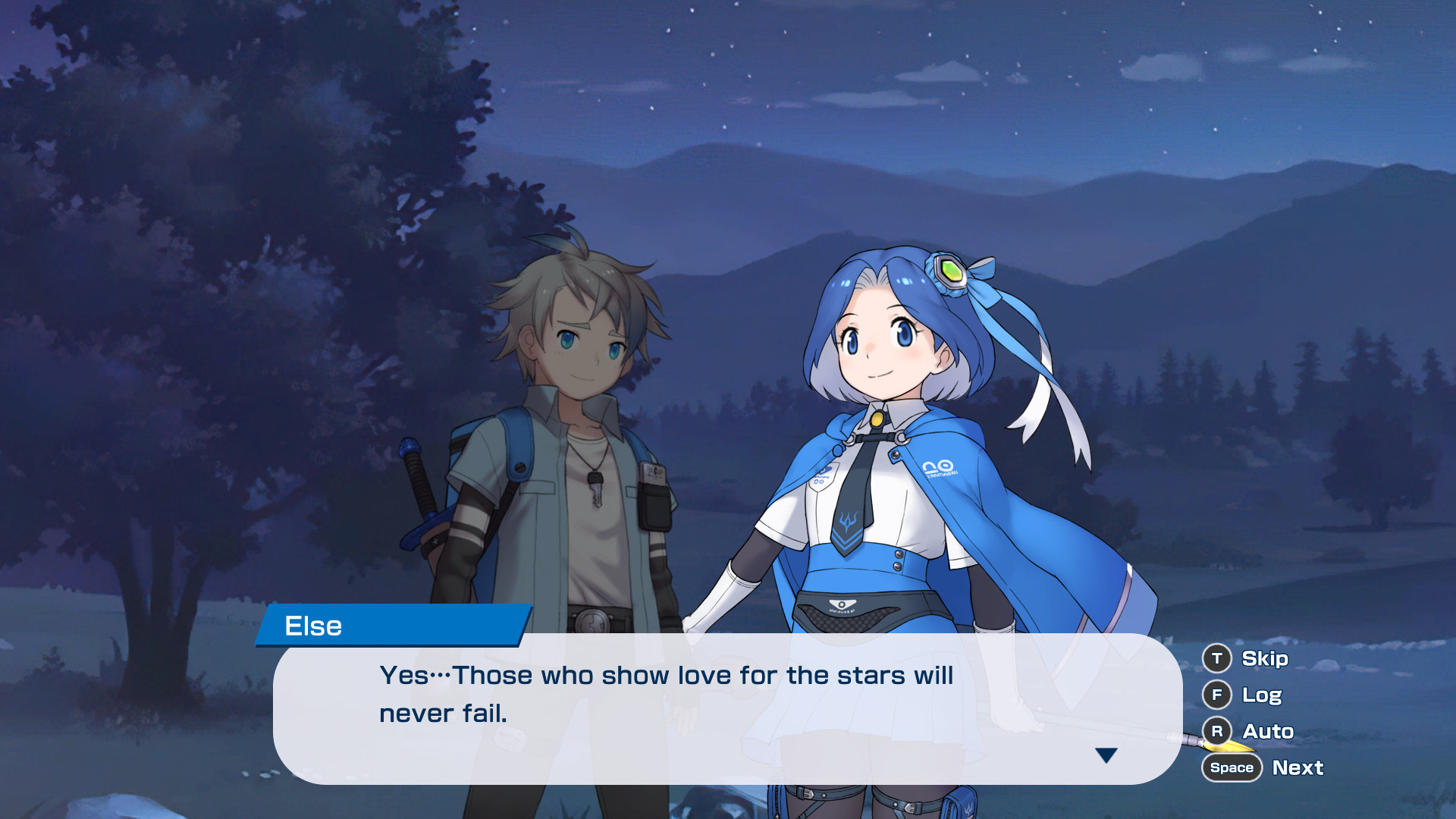Click Next to continue the dialogue
The image size is (1456, 819).
pyautogui.click(x=1297, y=767)
